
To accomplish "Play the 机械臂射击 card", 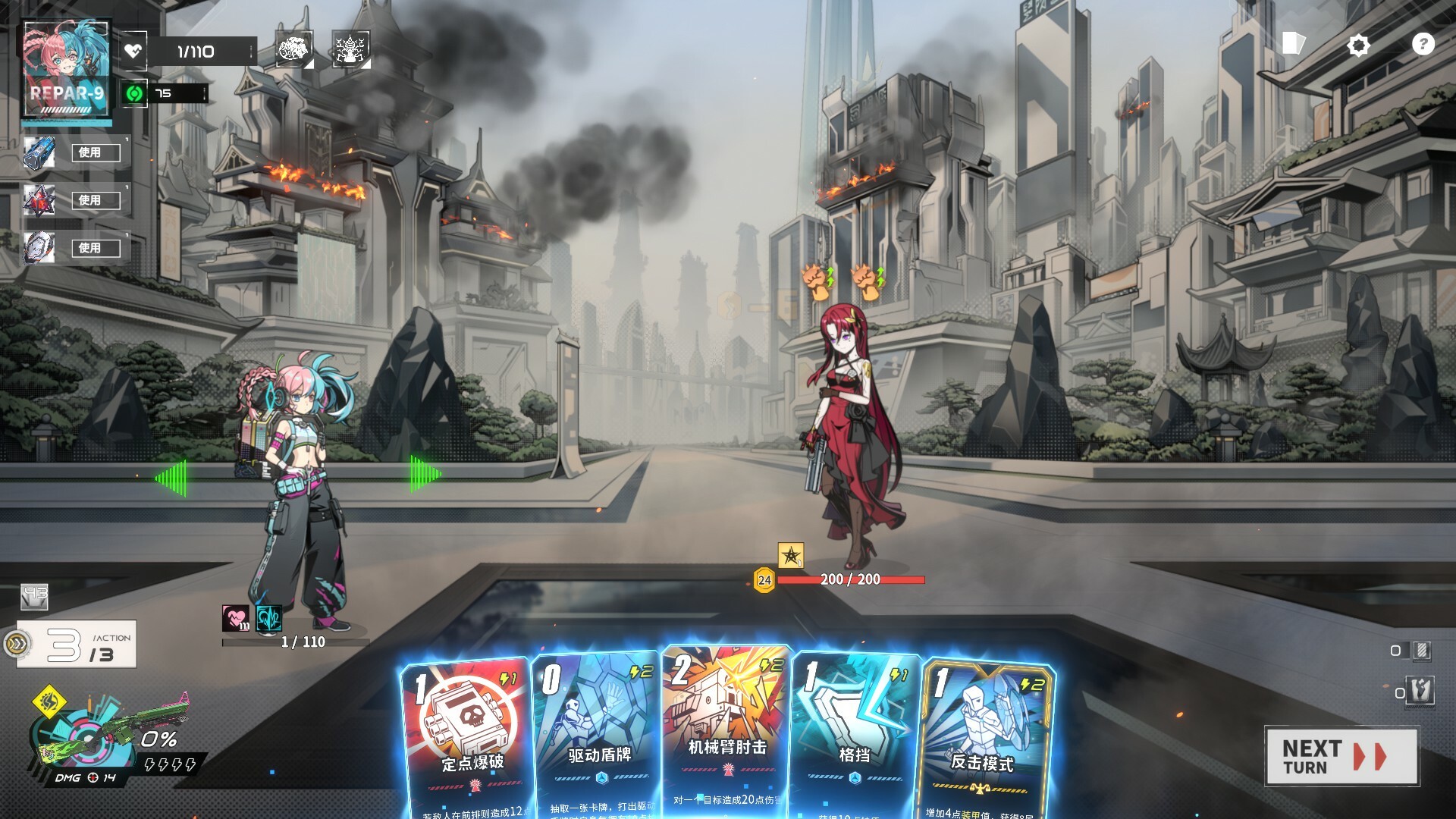I will [726, 728].
